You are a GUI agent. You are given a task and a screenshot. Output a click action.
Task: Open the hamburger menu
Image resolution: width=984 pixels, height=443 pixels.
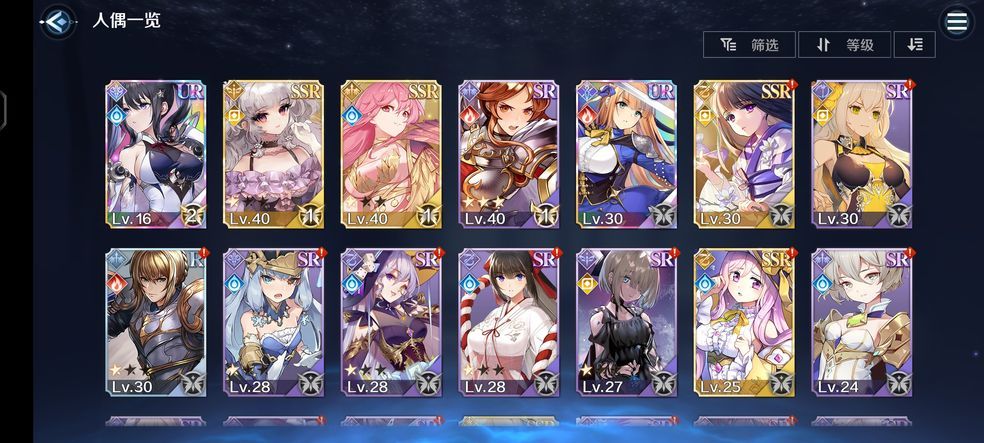click(x=957, y=22)
